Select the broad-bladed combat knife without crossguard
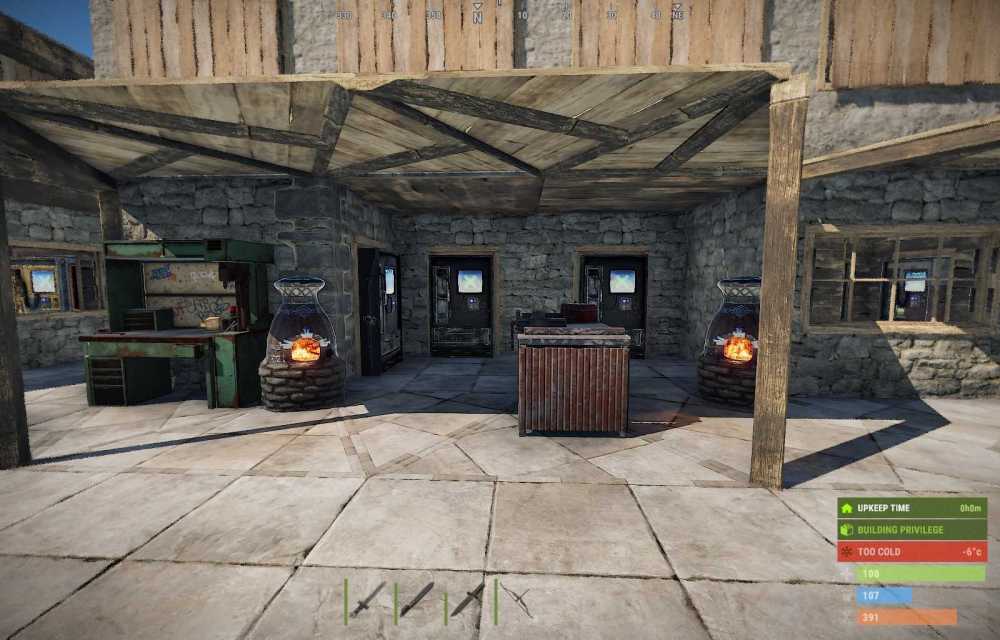 (418, 598)
